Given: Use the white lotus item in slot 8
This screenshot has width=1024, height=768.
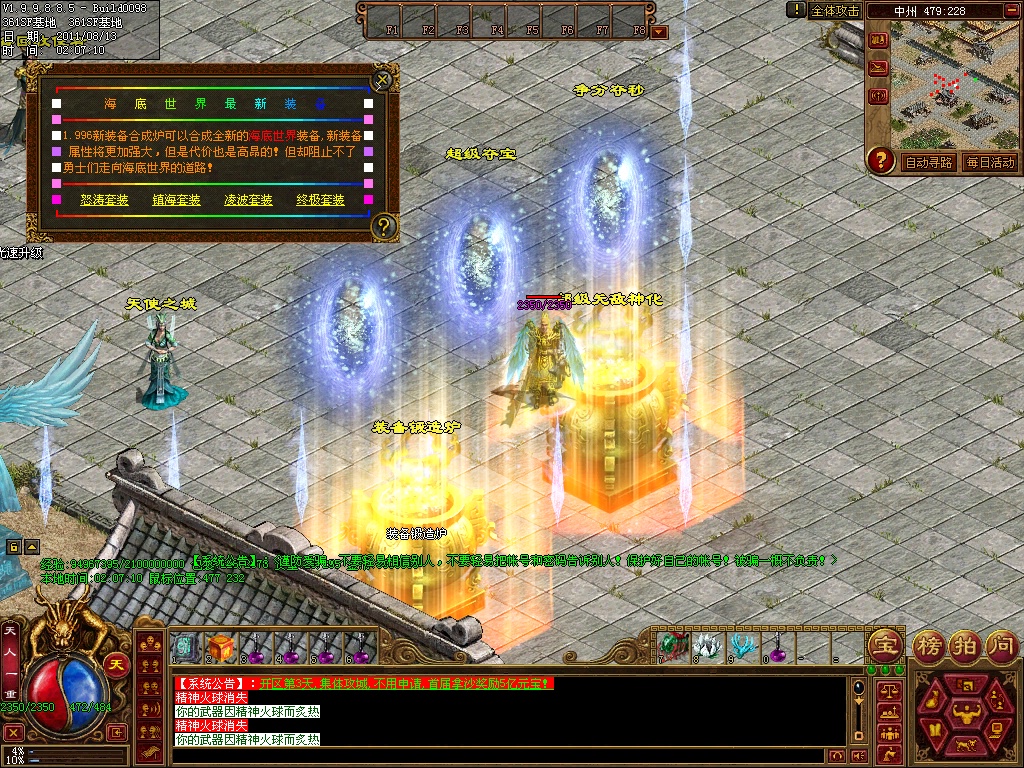Looking at the screenshot, I should click(707, 645).
